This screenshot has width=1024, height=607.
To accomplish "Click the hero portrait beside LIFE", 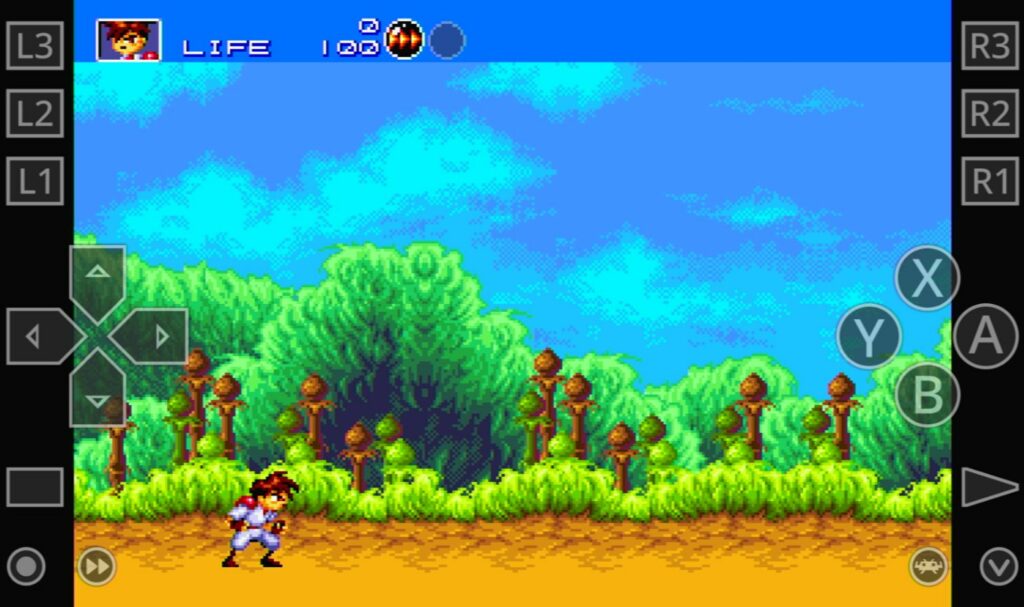I will 128,40.
